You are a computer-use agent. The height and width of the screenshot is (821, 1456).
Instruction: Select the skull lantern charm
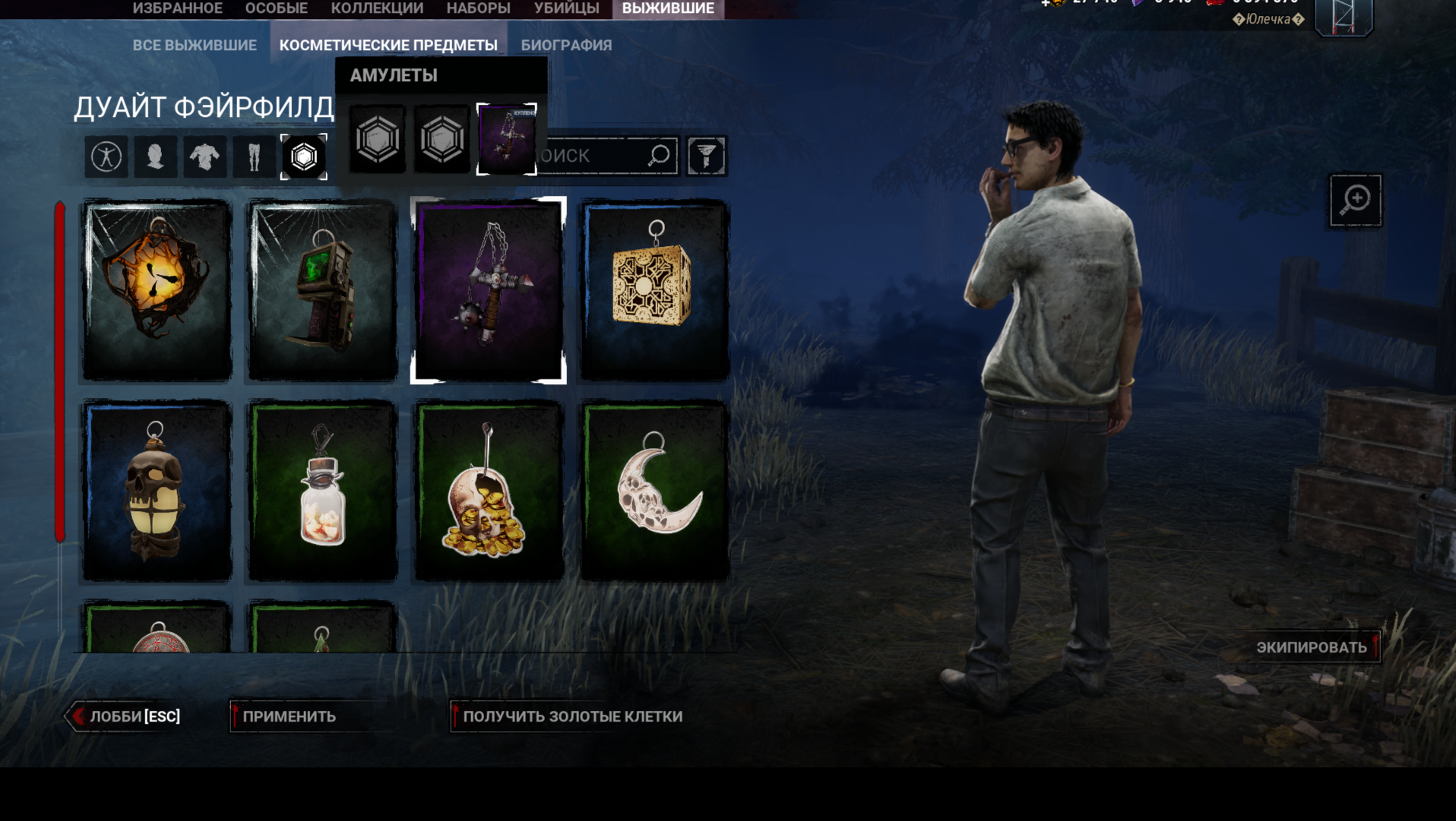tap(157, 491)
